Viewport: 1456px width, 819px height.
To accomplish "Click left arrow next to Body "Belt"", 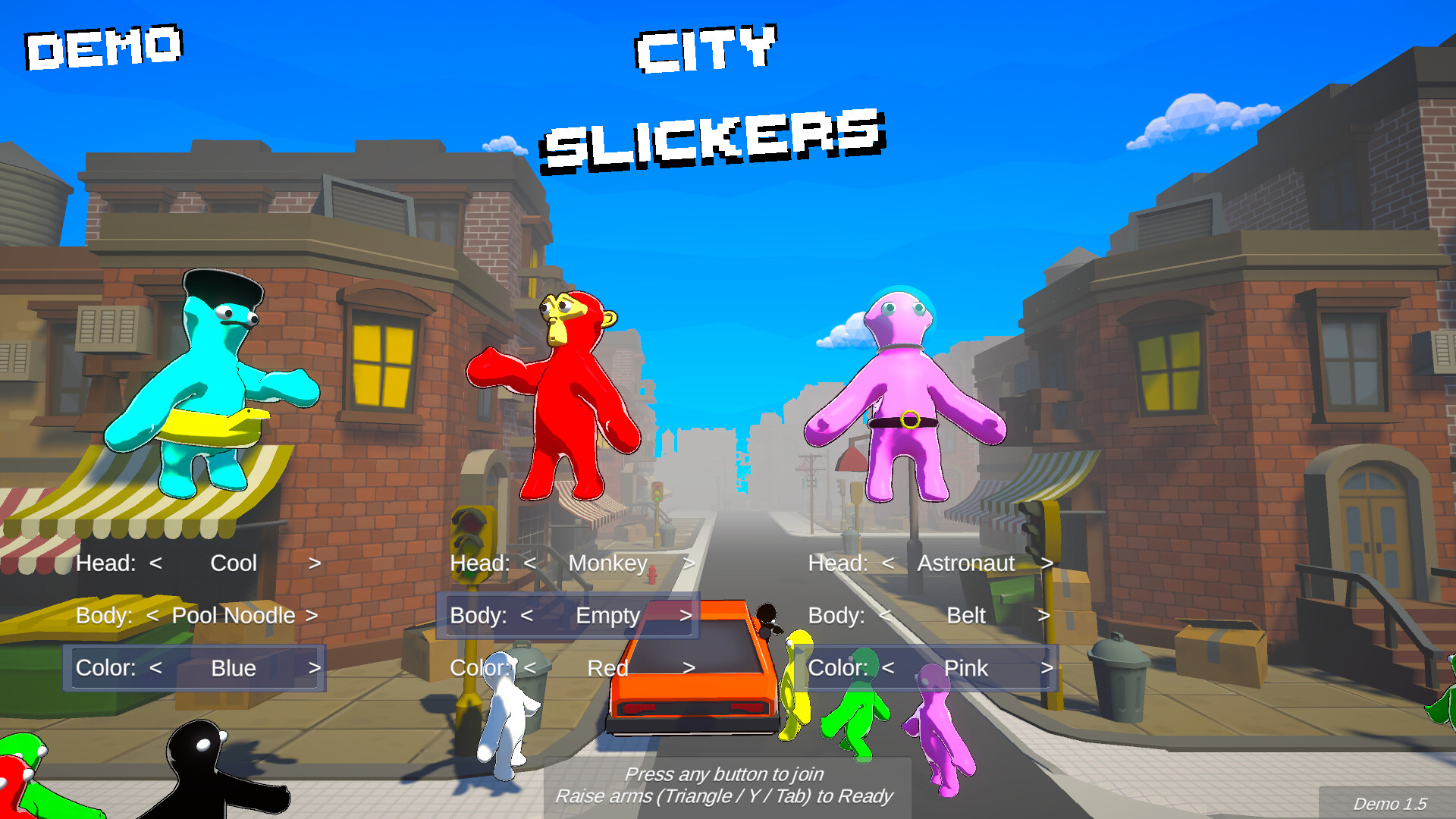I will coord(885,616).
